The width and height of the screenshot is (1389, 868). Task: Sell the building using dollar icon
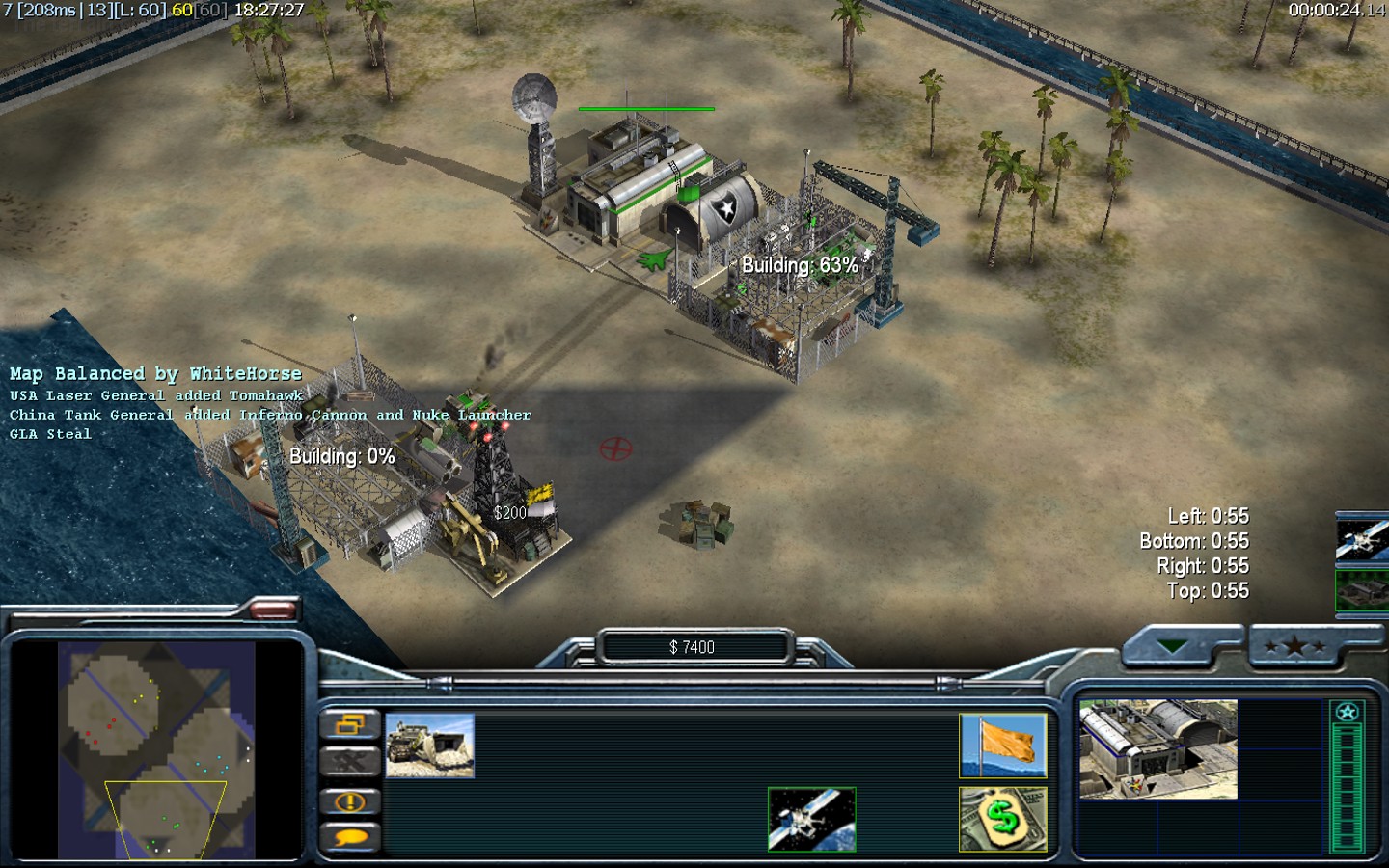(1003, 820)
